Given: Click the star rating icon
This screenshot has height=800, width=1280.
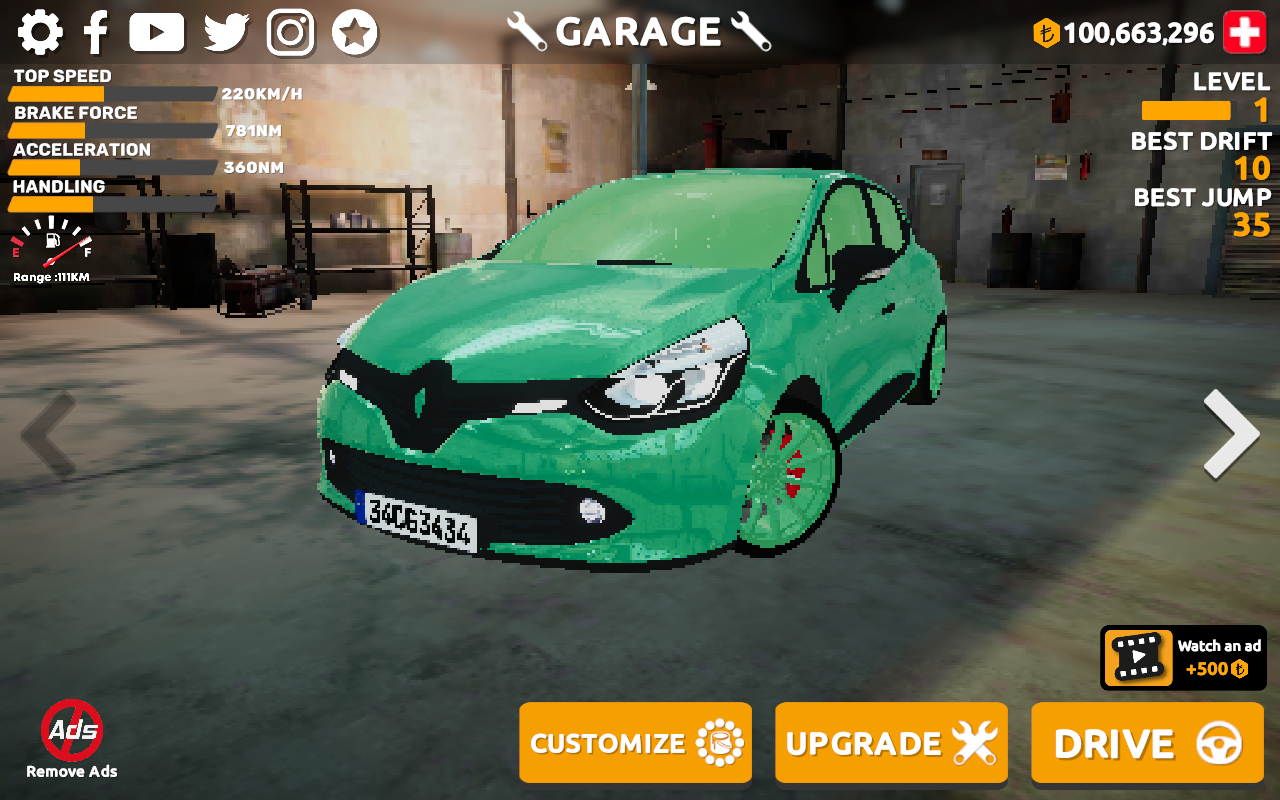Looking at the screenshot, I should click(x=355, y=33).
